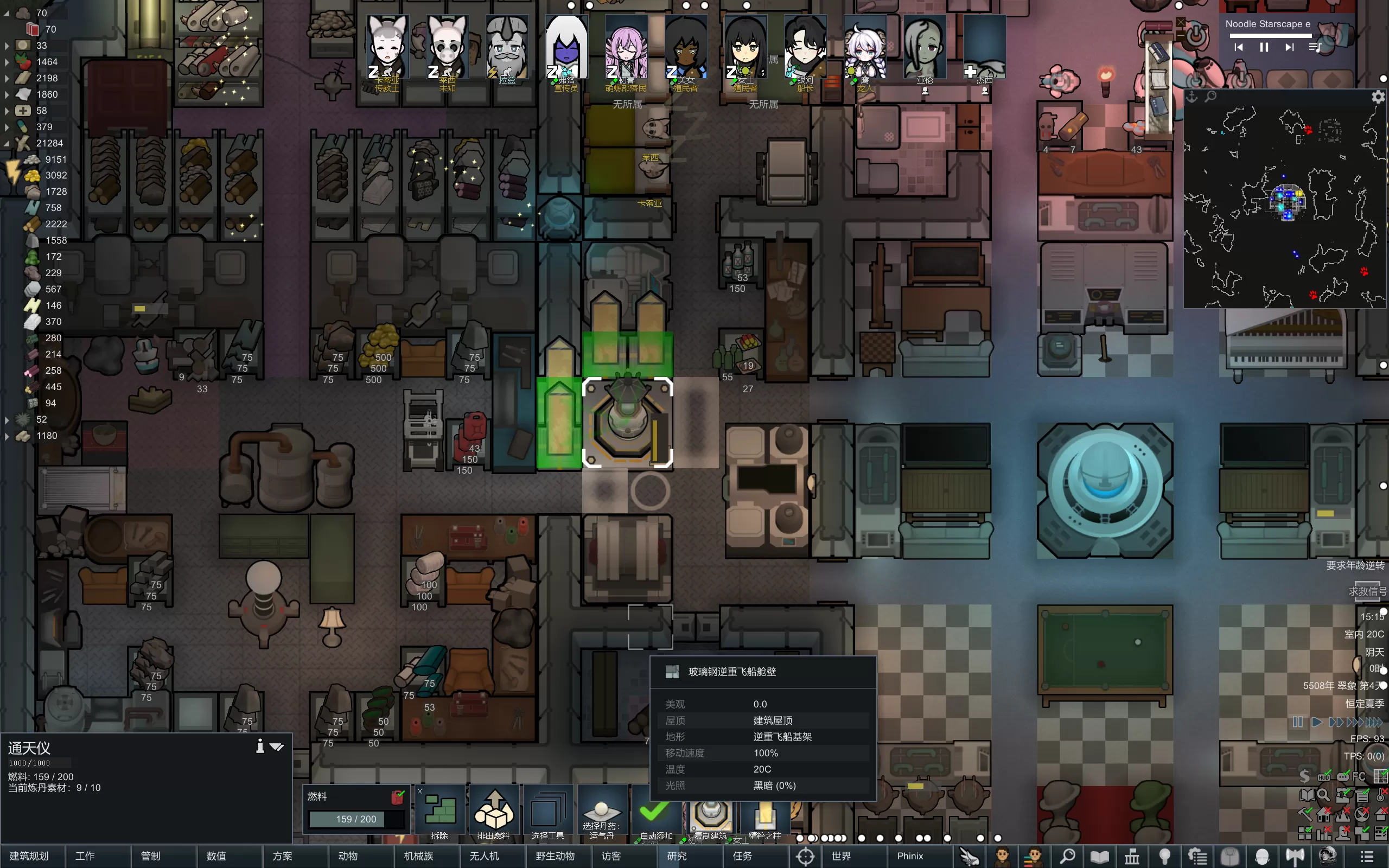Toggle the 自动添加 auto-add checkmark

pos(655,813)
